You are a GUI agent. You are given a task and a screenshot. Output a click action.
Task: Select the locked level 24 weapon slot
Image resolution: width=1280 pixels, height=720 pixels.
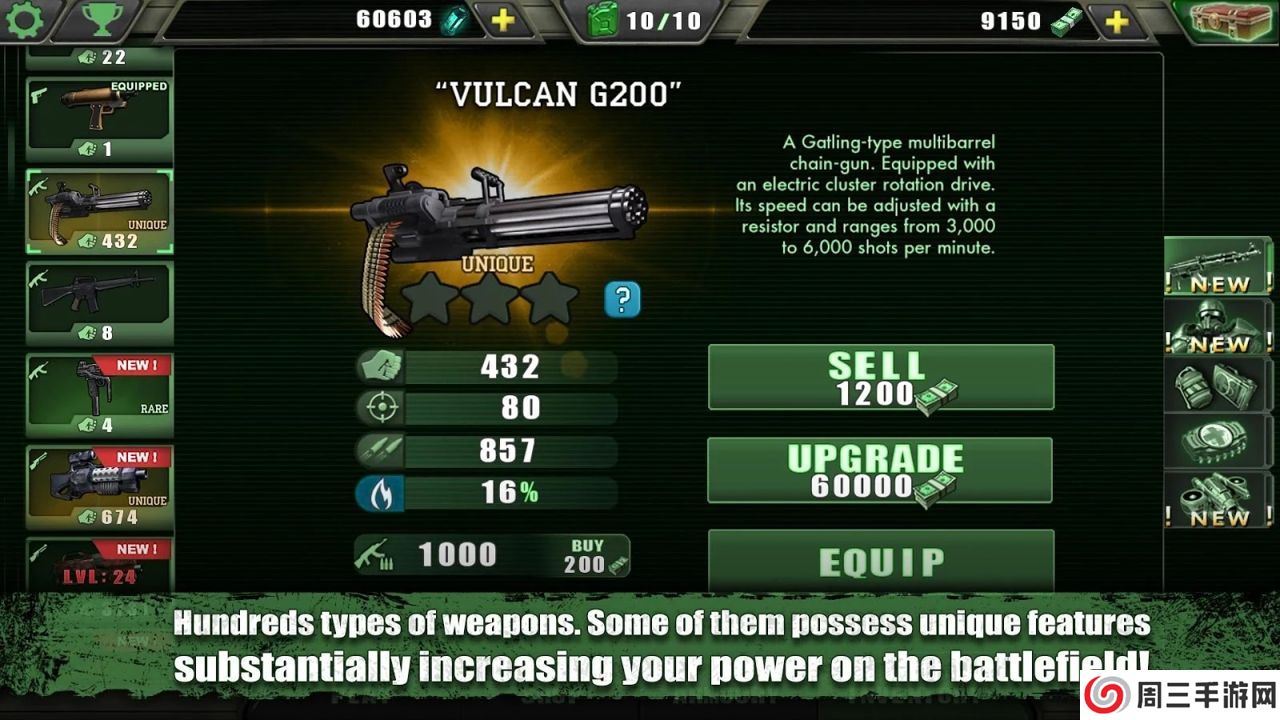pyautogui.click(x=99, y=565)
